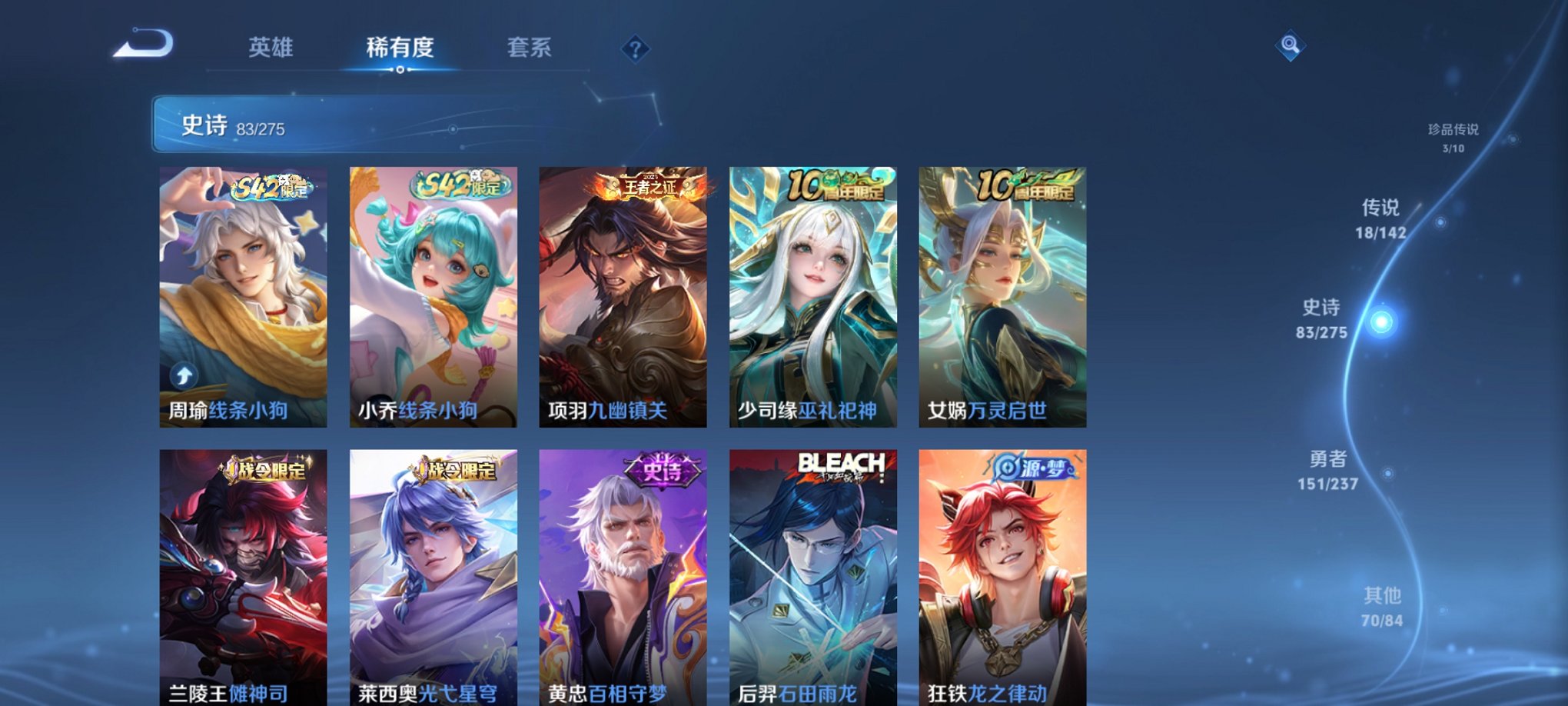Select the 稀有度 tab
The width and height of the screenshot is (1568, 706).
click(399, 48)
